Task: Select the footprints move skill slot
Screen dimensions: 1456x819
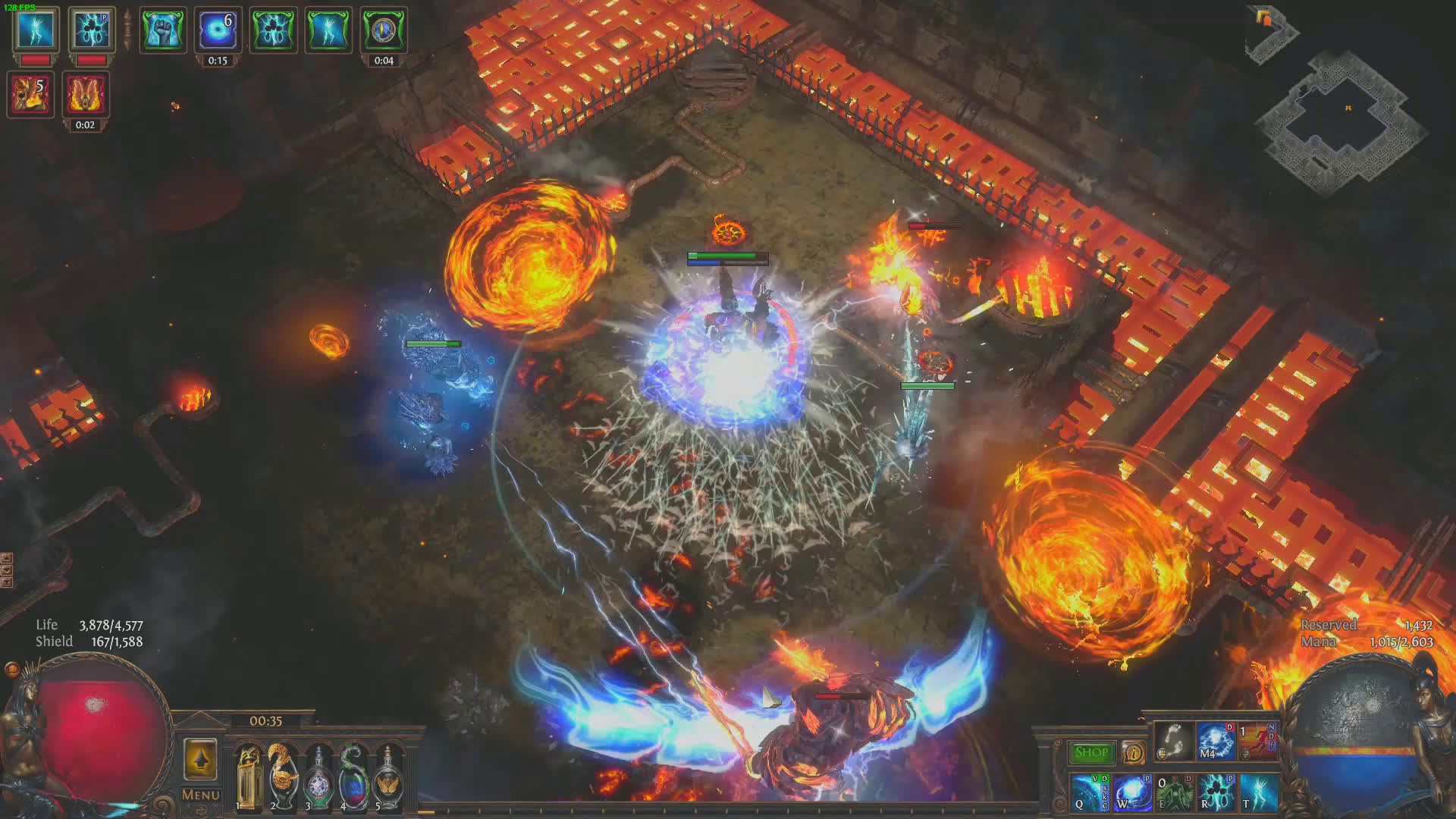Action: 1174,741
